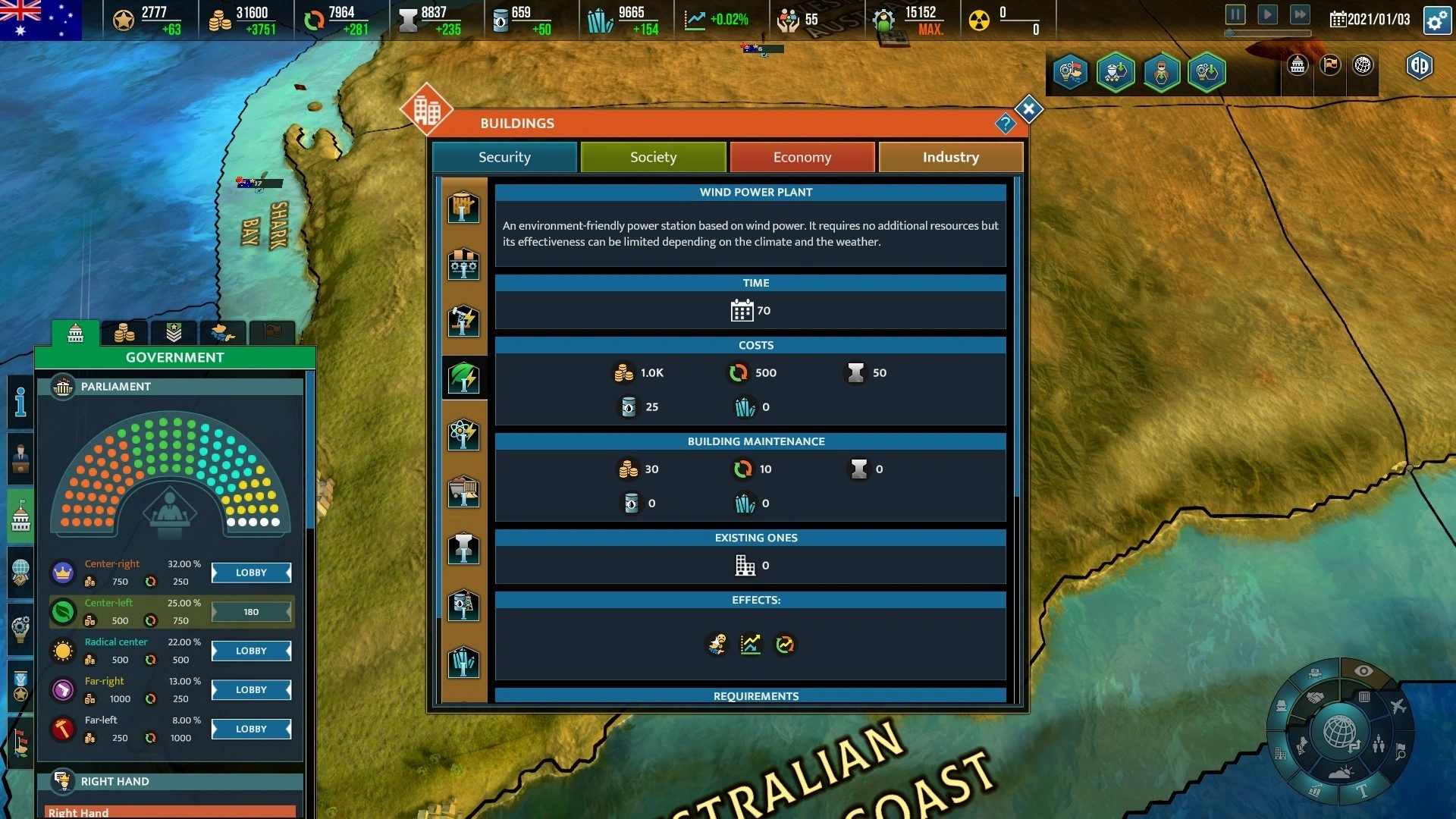Lobby the Center-right party
This screenshot has width=1456, height=819.
(251, 573)
